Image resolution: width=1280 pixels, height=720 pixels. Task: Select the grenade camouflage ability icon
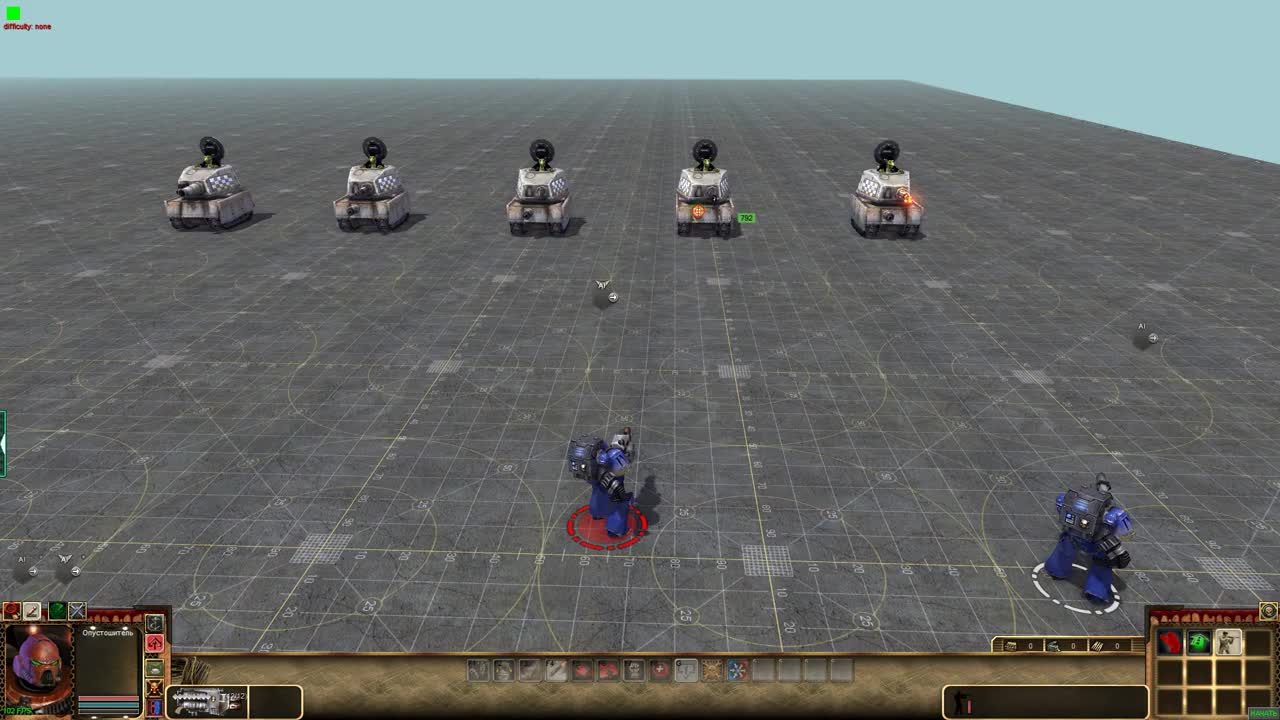pos(154,668)
